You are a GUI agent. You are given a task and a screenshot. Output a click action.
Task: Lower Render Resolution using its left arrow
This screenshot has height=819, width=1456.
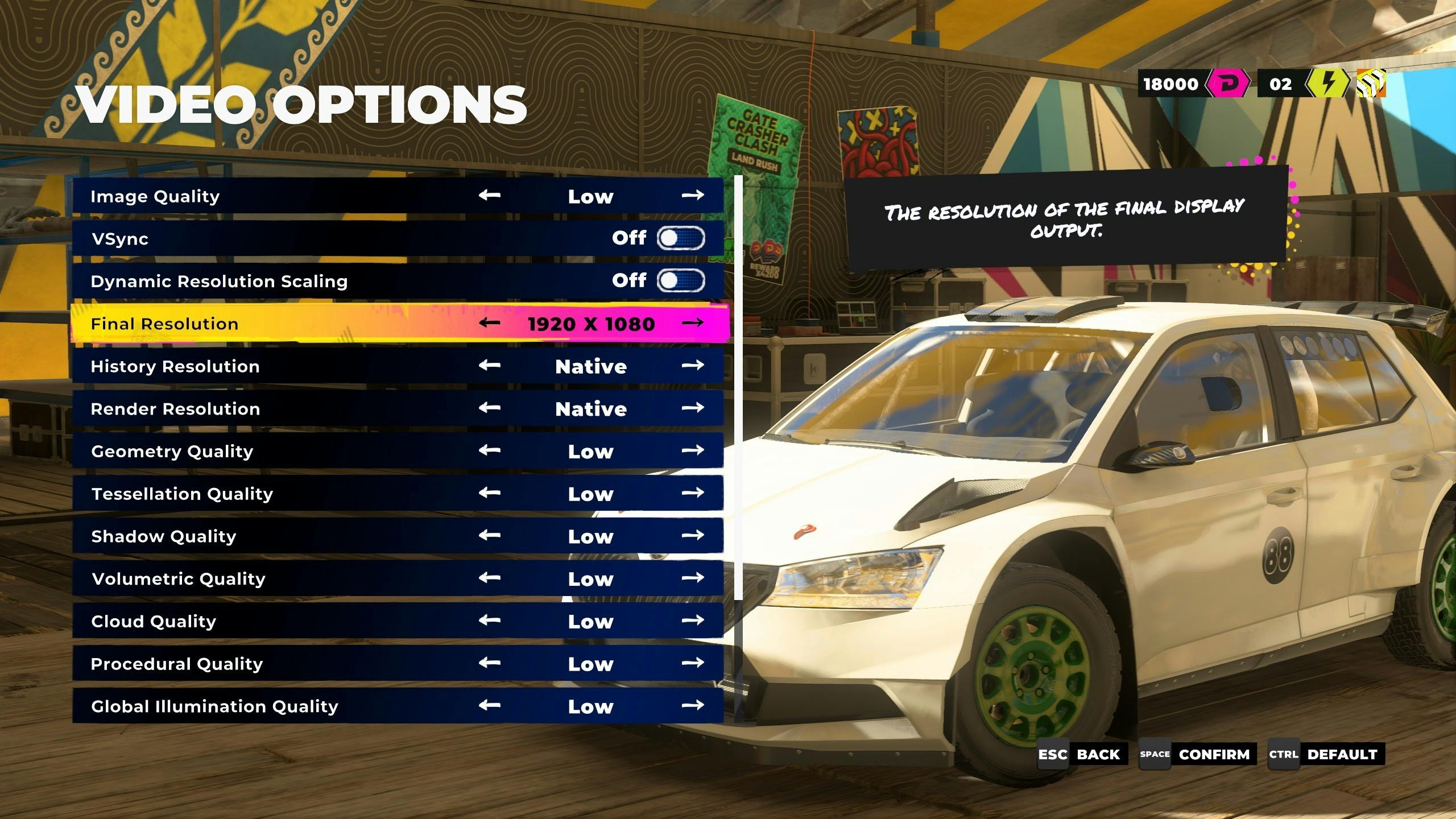[x=489, y=408]
